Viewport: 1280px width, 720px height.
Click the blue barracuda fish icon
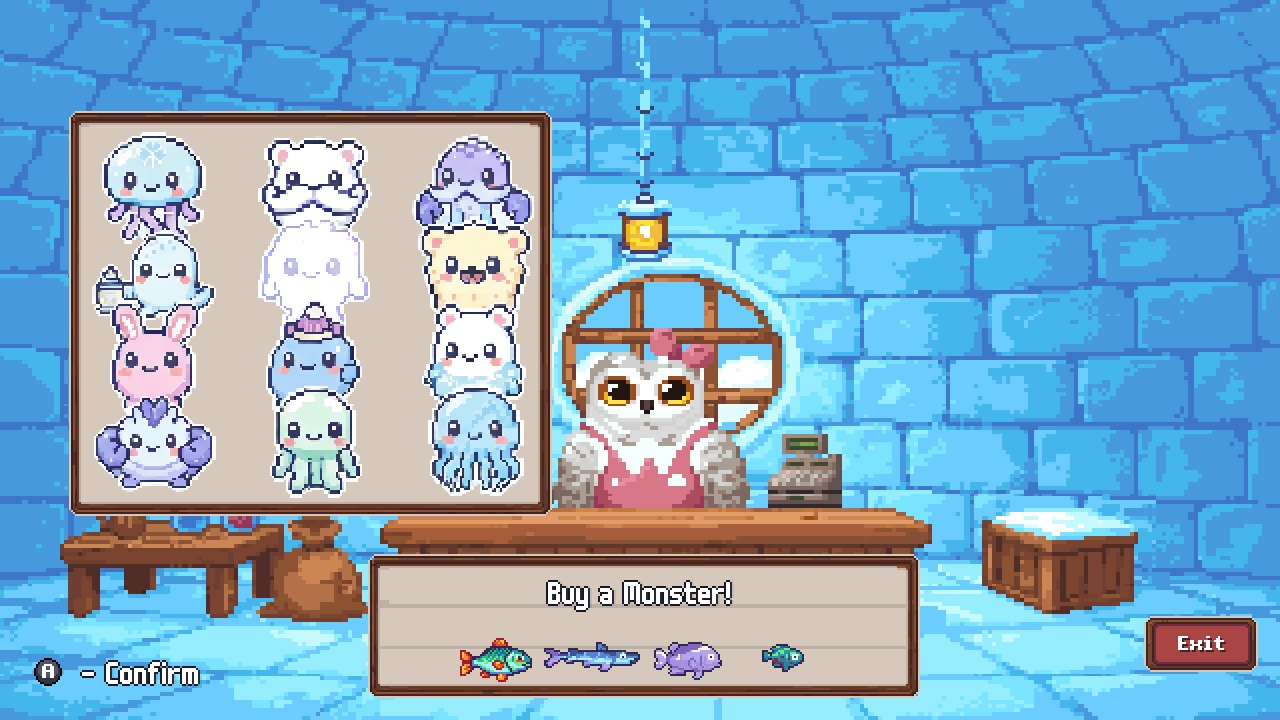pos(590,658)
